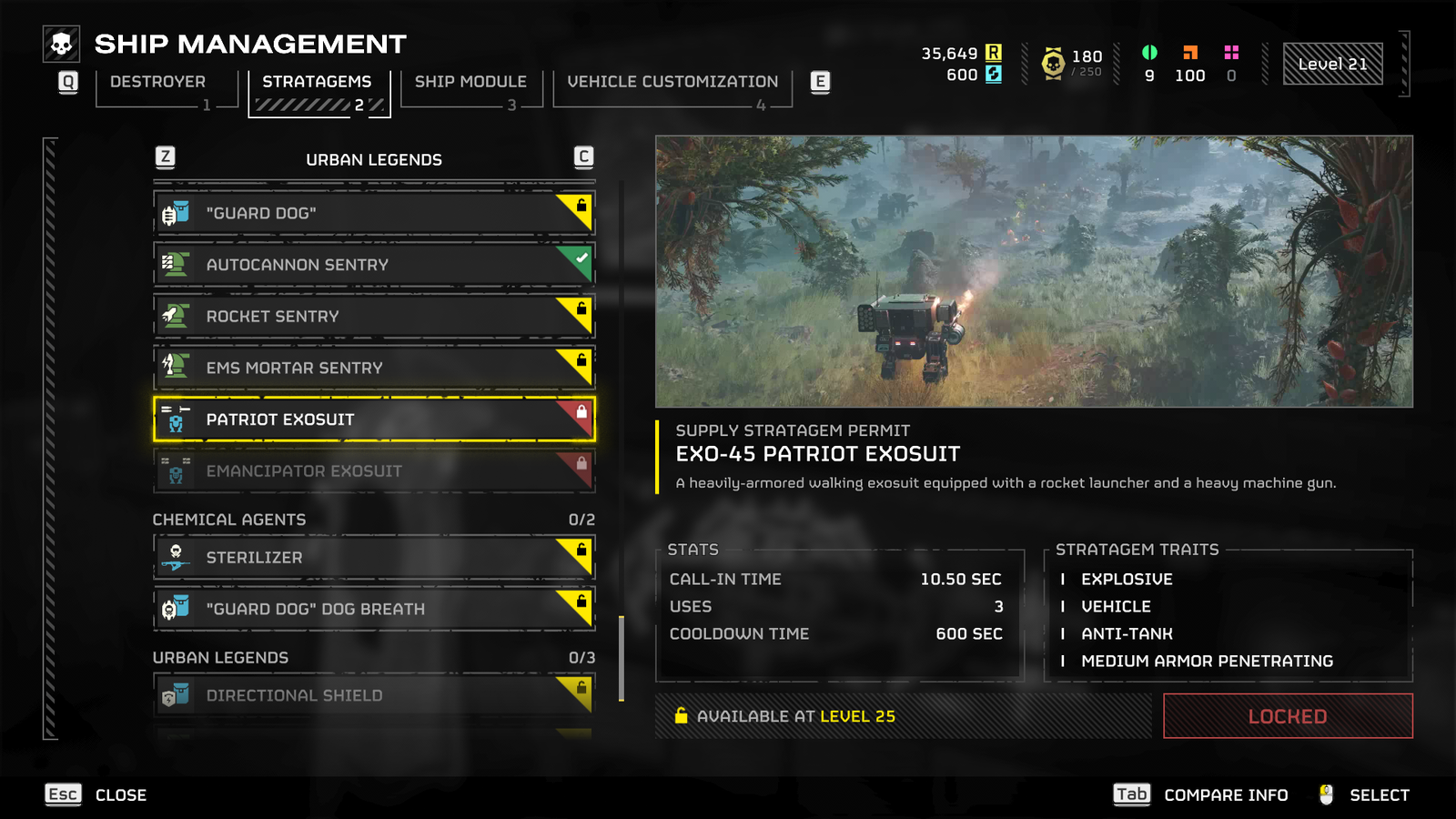Image resolution: width=1456 pixels, height=819 pixels.
Task: Choose the Emancipator Exosuit entry
Action: 373,471
